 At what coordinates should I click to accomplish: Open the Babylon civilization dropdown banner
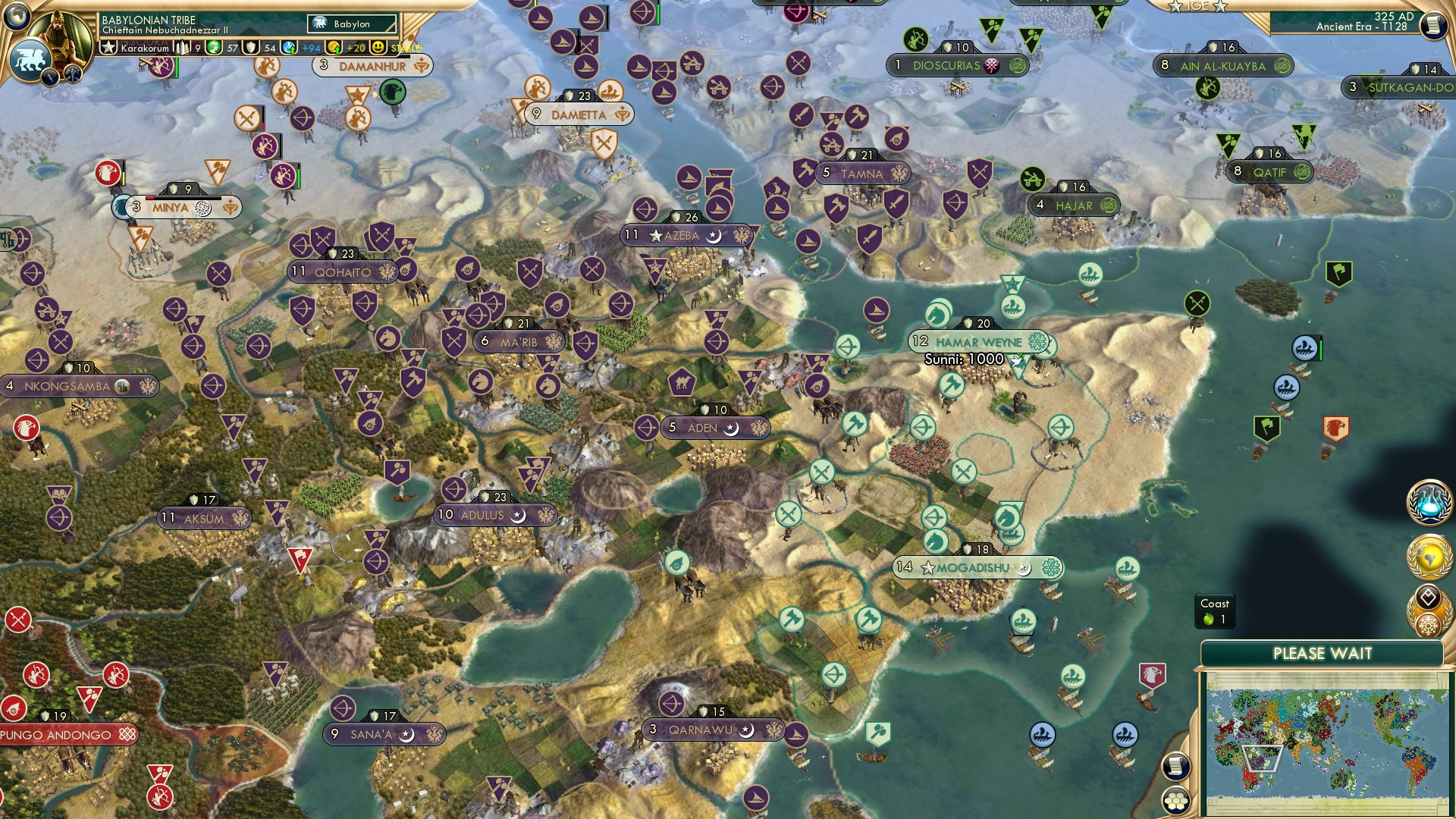pos(350,24)
